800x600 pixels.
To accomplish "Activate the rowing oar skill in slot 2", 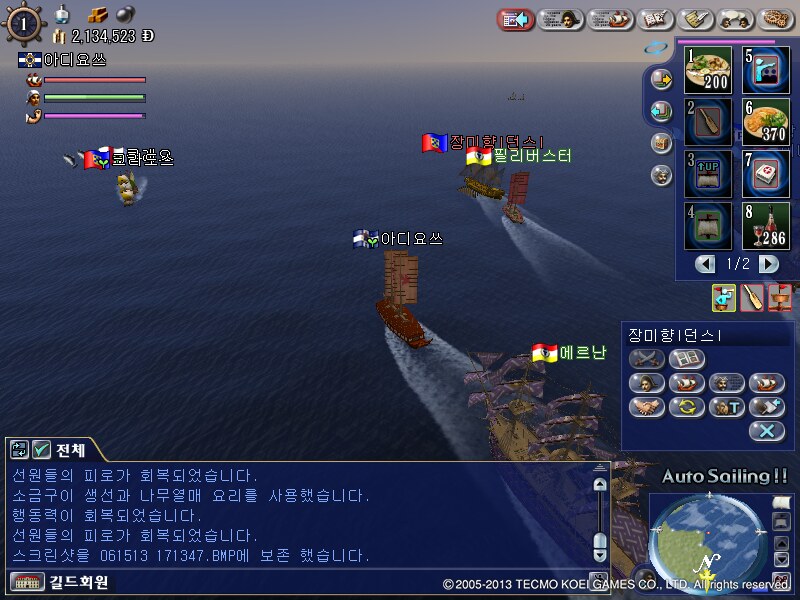I will click(x=709, y=122).
